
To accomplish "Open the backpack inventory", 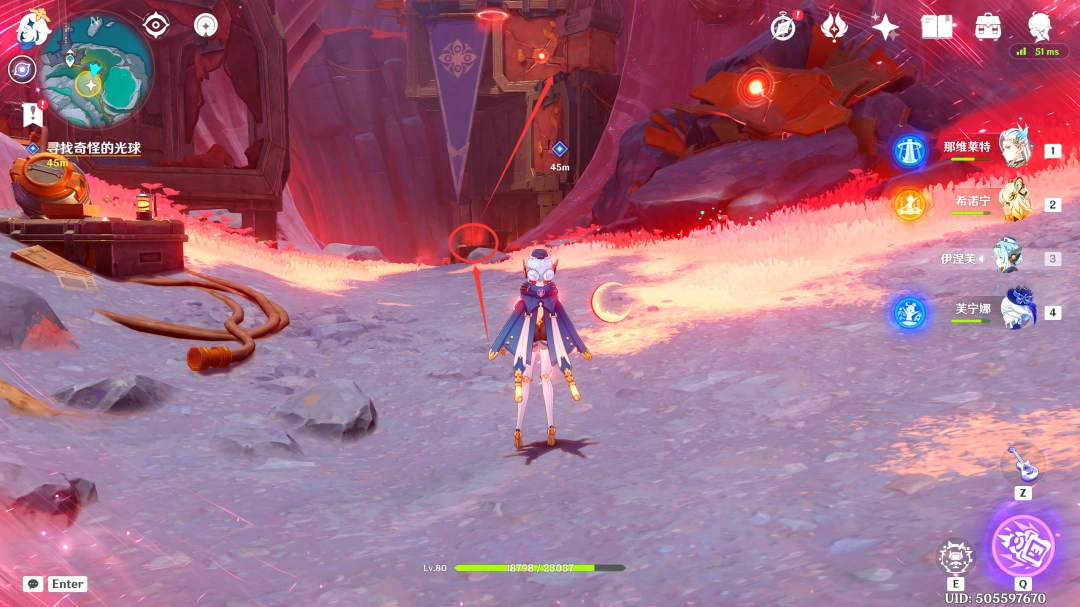I will coord(988,27).
